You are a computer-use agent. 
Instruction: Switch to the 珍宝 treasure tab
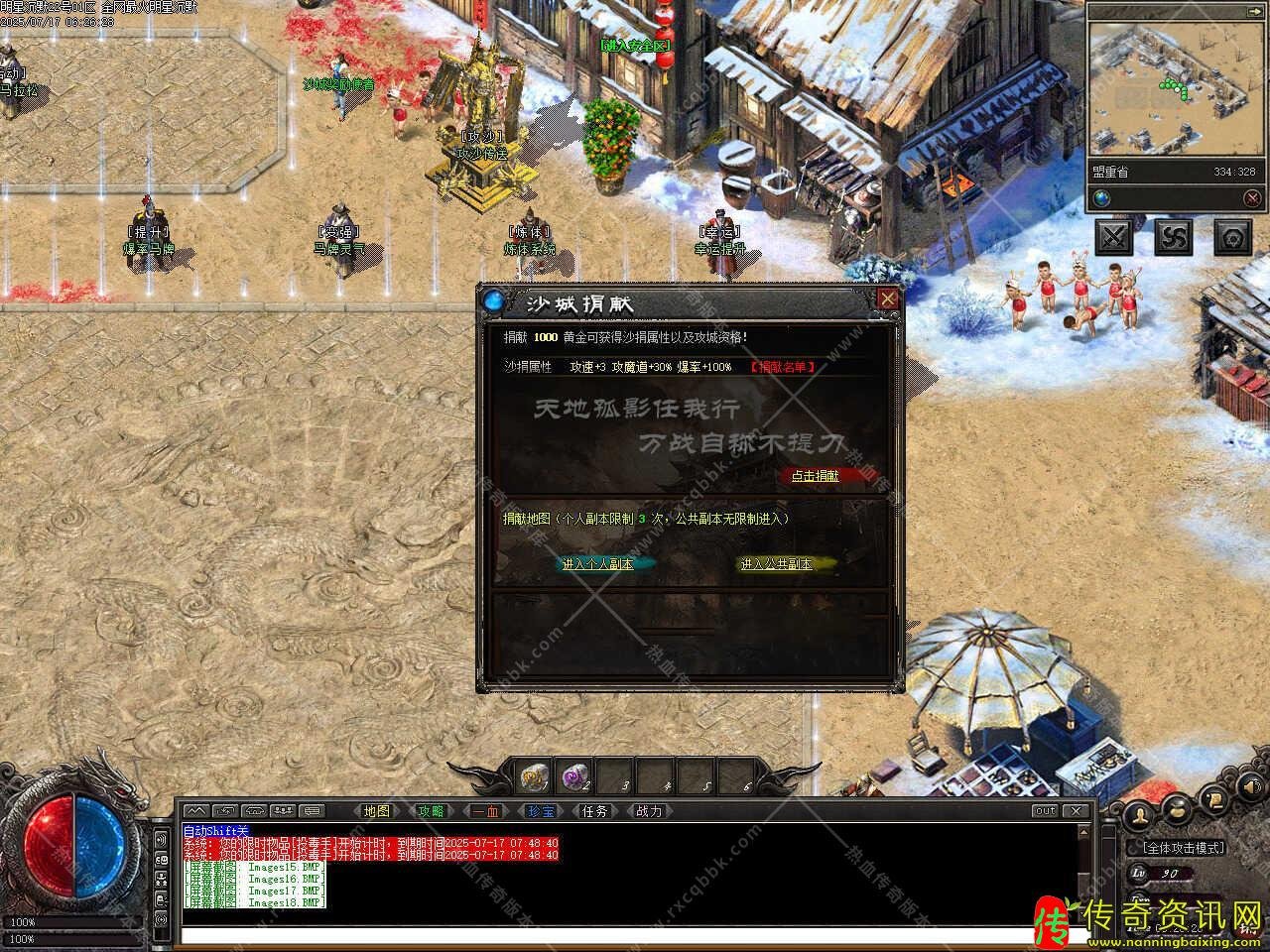click(x=540, y=811)
